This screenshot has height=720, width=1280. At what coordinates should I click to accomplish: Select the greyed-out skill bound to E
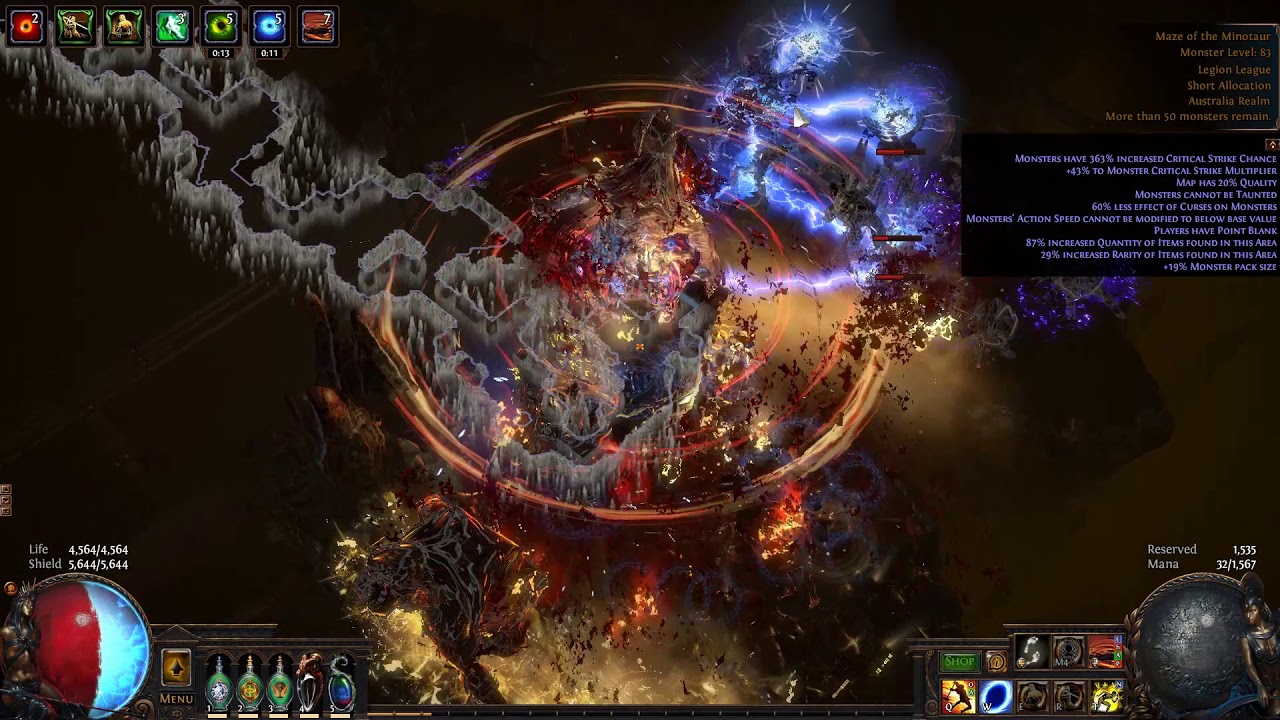1032,696
